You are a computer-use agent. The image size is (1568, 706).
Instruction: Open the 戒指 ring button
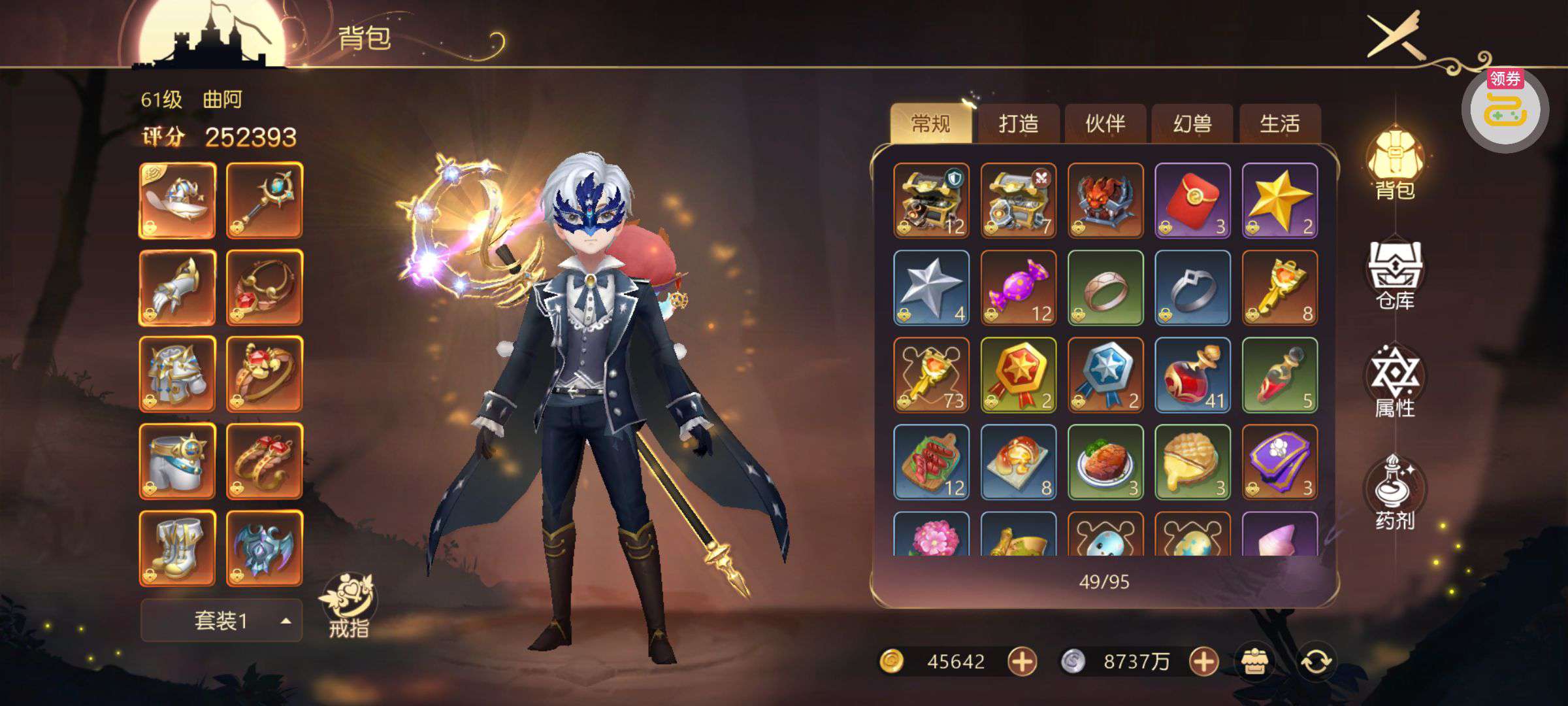[x=348, y=605]
